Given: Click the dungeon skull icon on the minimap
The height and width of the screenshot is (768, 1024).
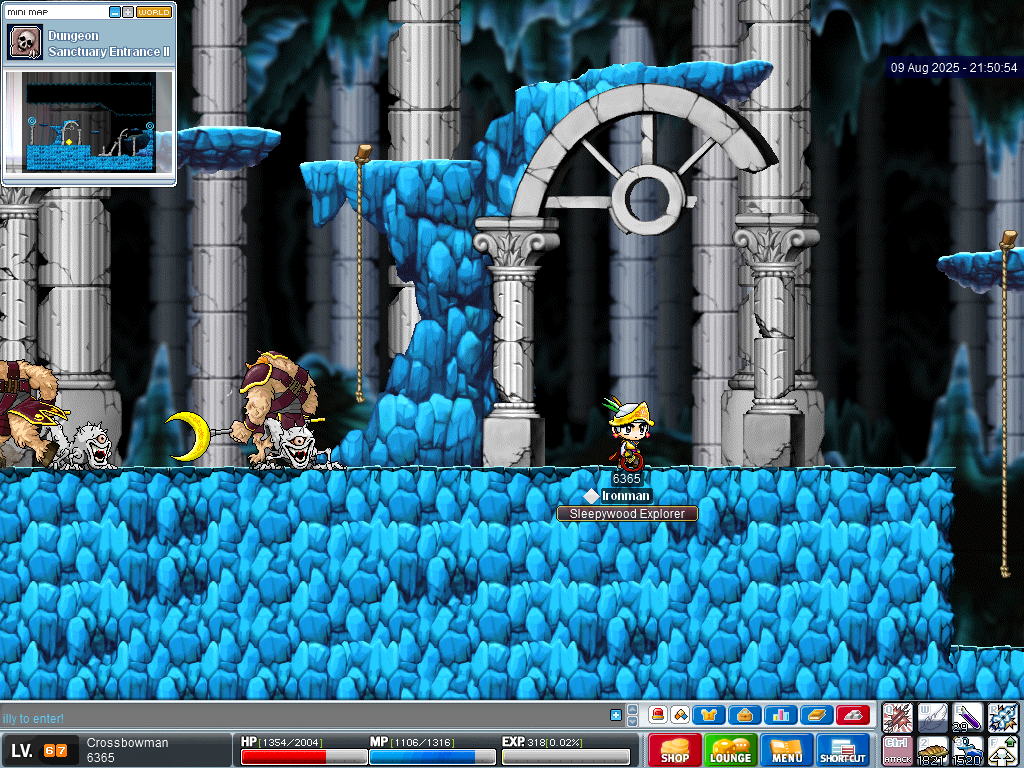Looking at the screenshot, I should pyautogui.click(x=24, y=43).
